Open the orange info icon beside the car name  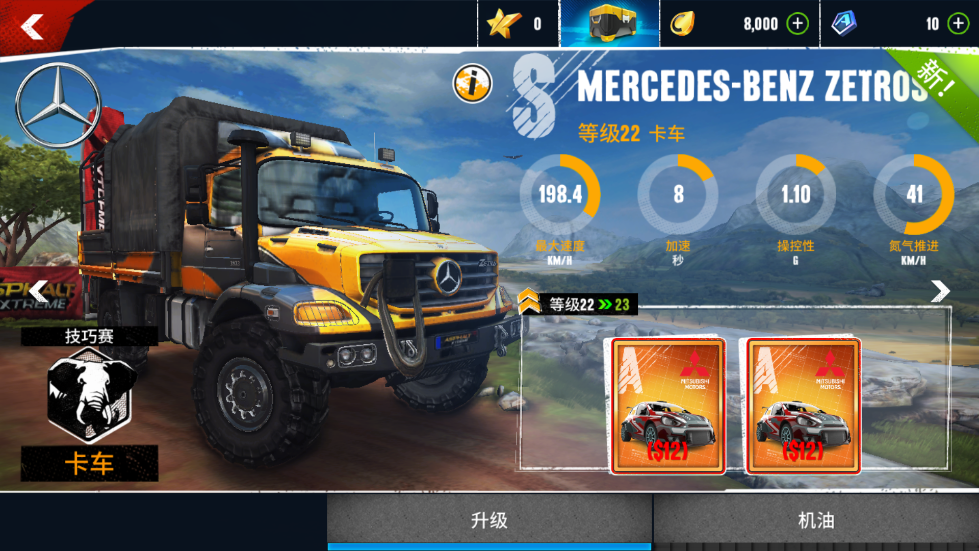pos(472,83)
